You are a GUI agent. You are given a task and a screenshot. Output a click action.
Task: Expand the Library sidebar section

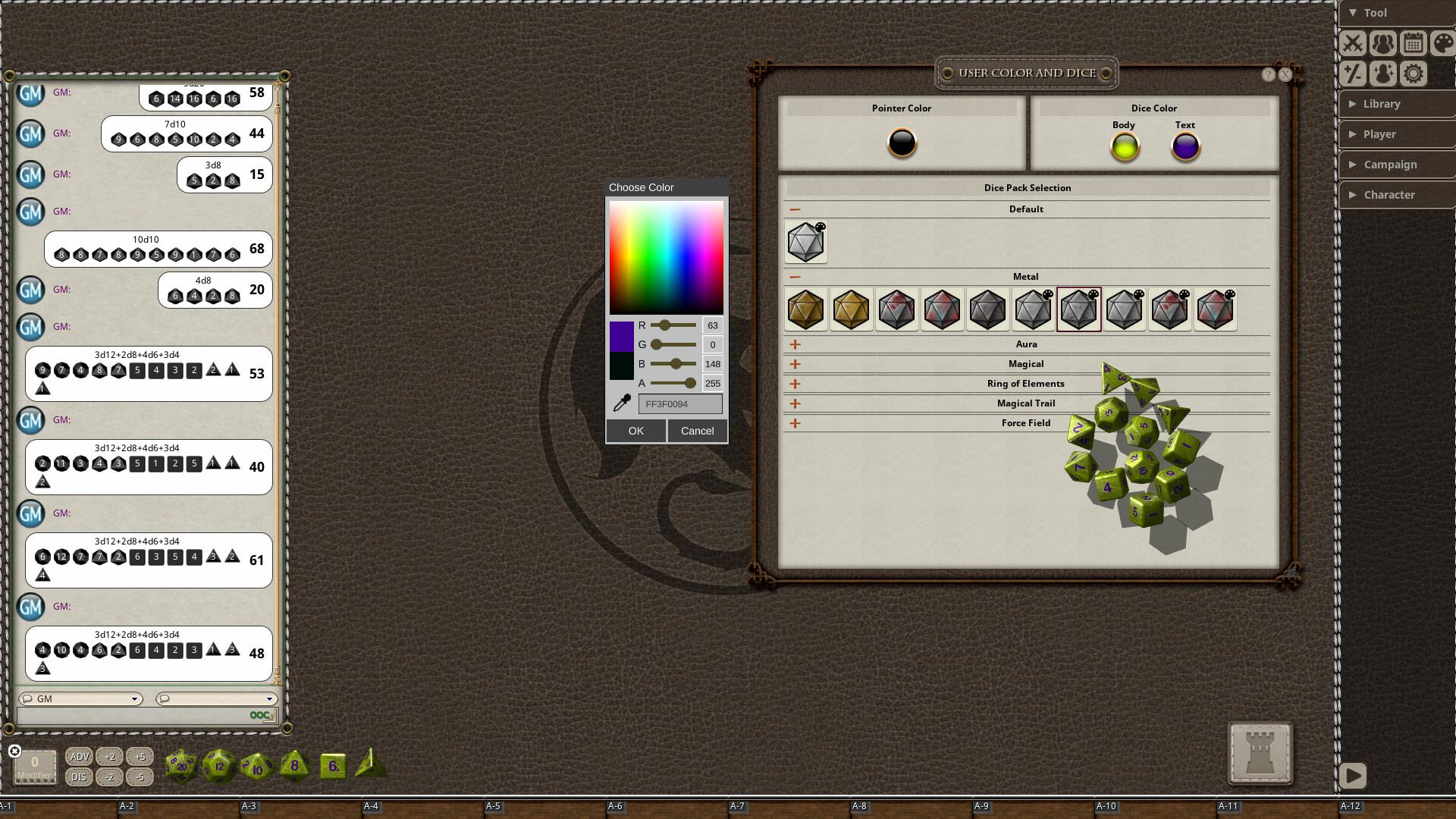point(1396,104)
